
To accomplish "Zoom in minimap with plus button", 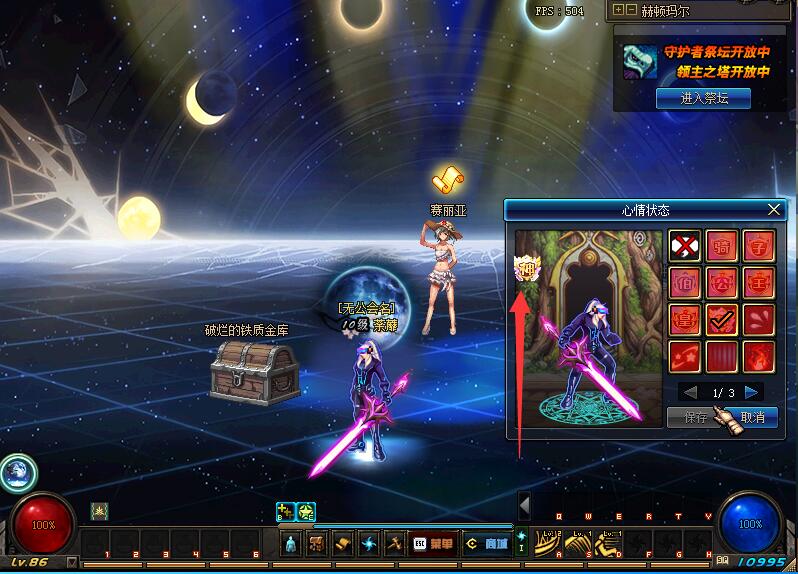I will 619,10.
